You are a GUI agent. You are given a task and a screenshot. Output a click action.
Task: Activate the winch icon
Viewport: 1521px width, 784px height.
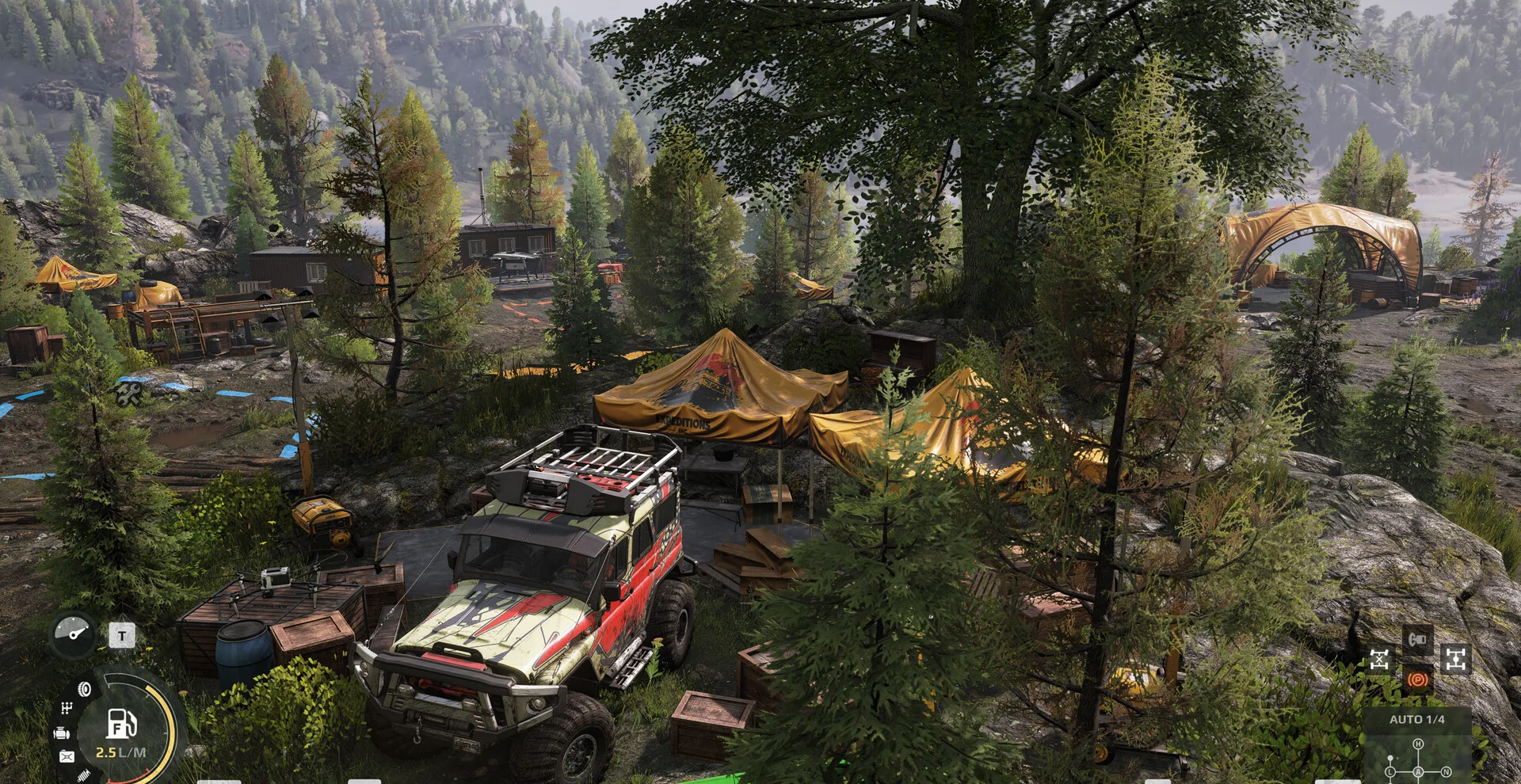pos(1417,637)
